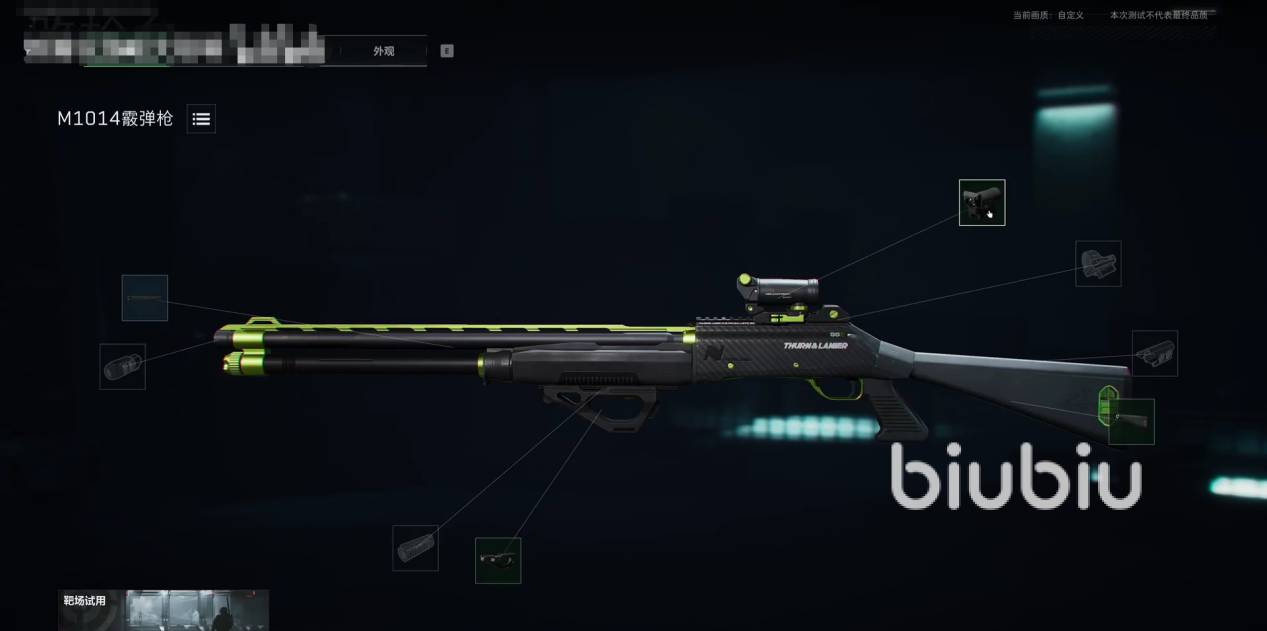Switch to the 外观 appearance tab
The width and height of the screenshot is (1267, 631).
click(384, 51)
